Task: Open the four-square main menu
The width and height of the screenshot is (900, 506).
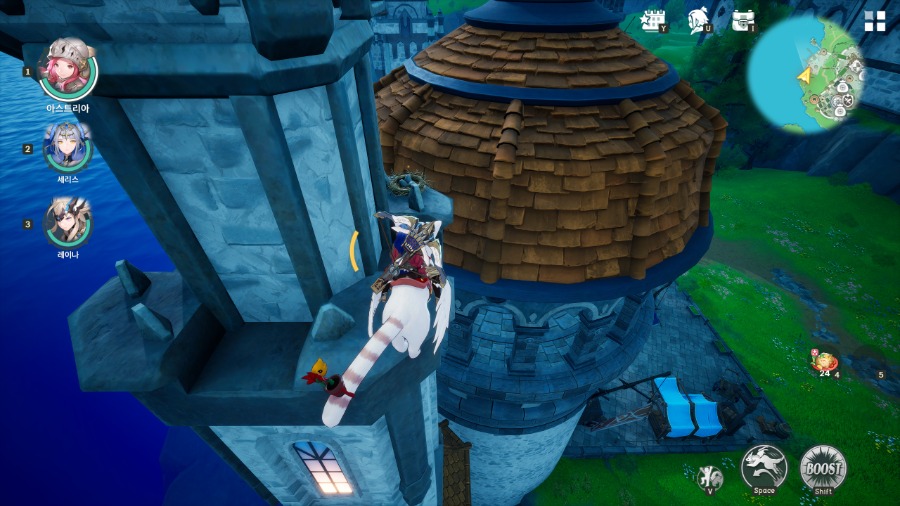Action: (875, 22)
